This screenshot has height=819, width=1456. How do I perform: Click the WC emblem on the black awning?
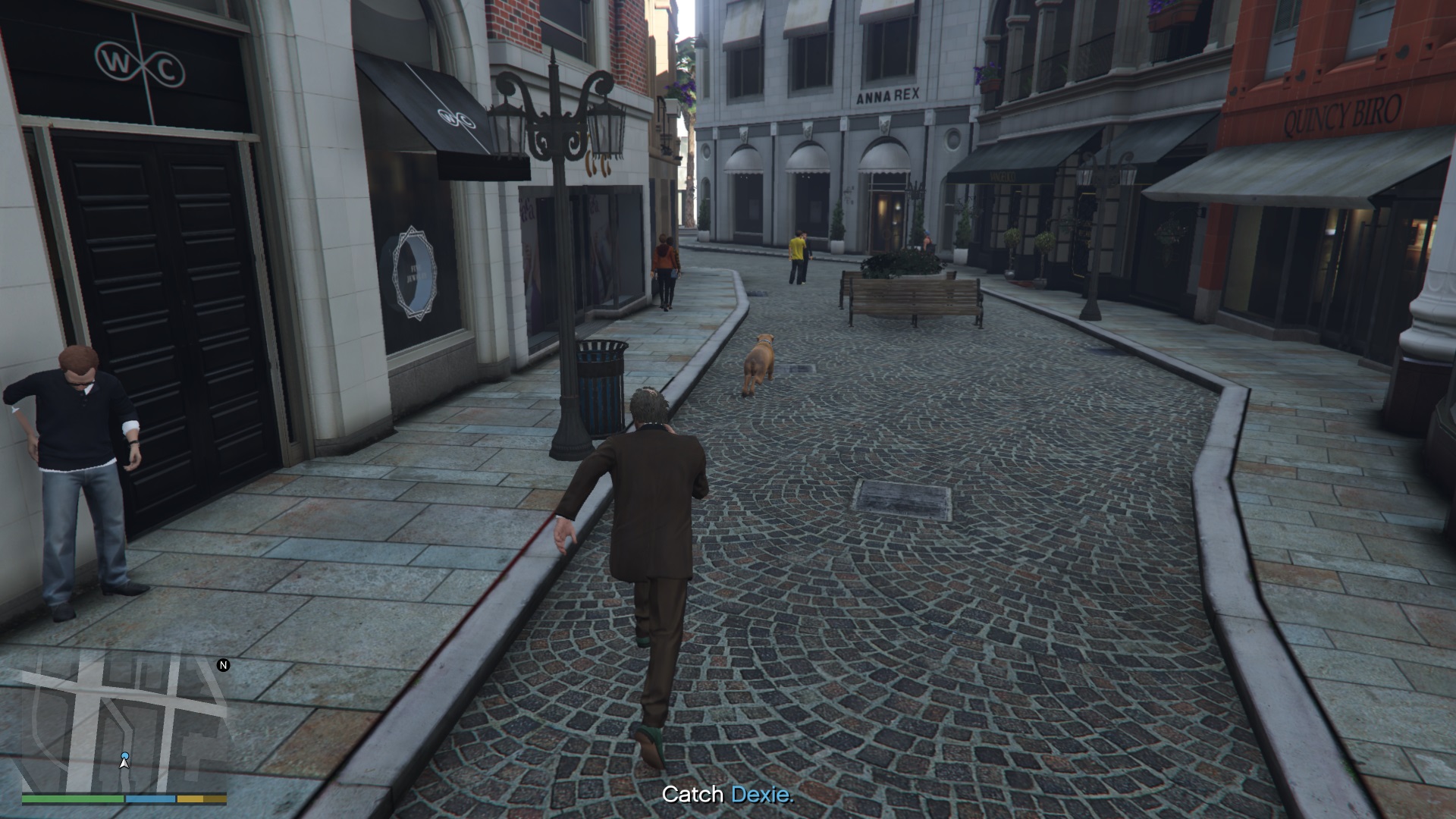click(457, 119)
